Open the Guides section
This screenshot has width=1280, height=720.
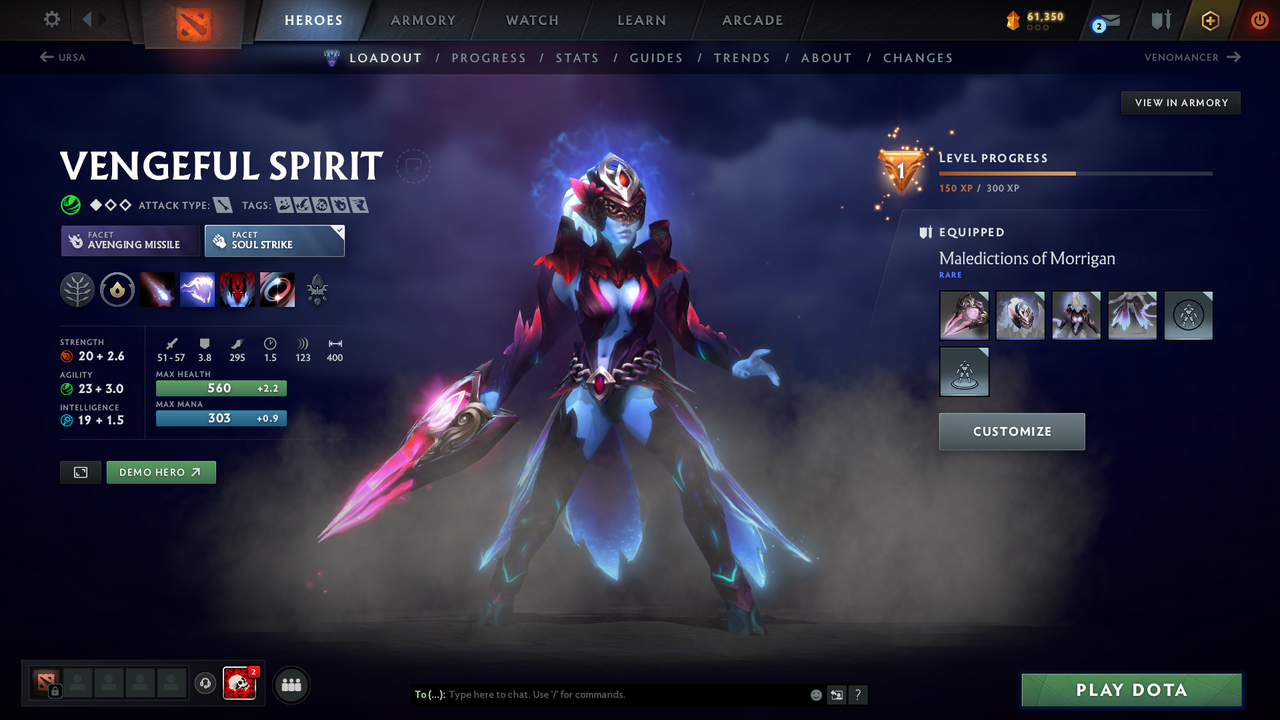(656, 57)
